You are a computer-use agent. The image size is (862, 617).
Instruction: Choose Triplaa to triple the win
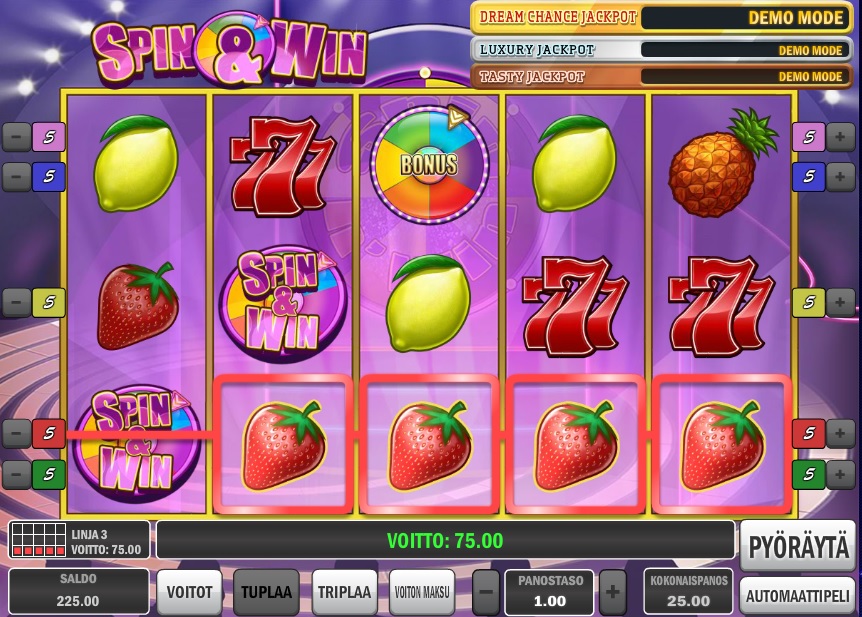344,592
